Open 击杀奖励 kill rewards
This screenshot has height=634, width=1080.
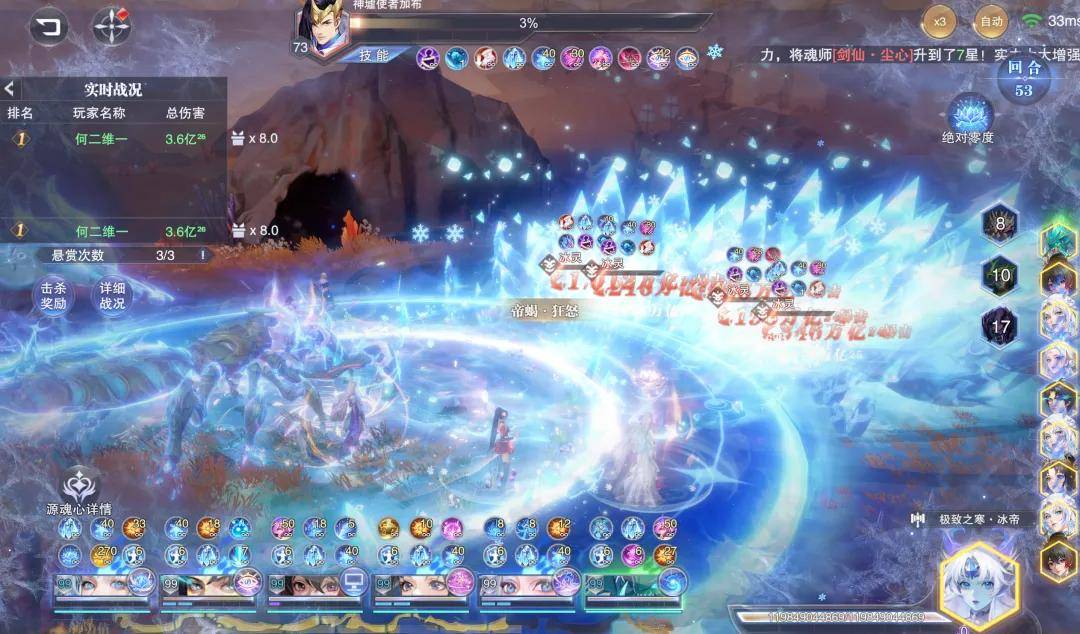(53, 295)
